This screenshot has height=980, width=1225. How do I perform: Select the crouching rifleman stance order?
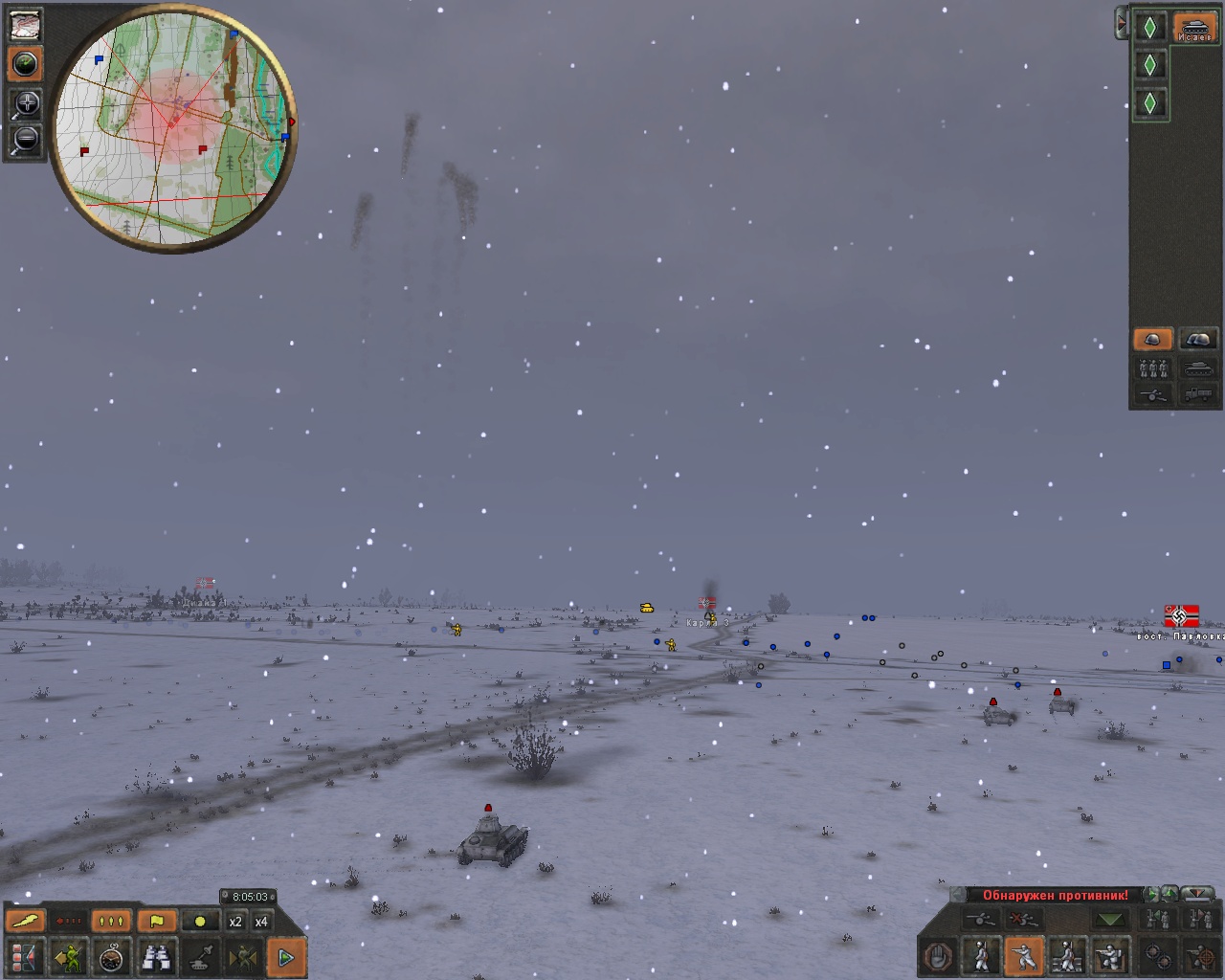[1024, 956]
